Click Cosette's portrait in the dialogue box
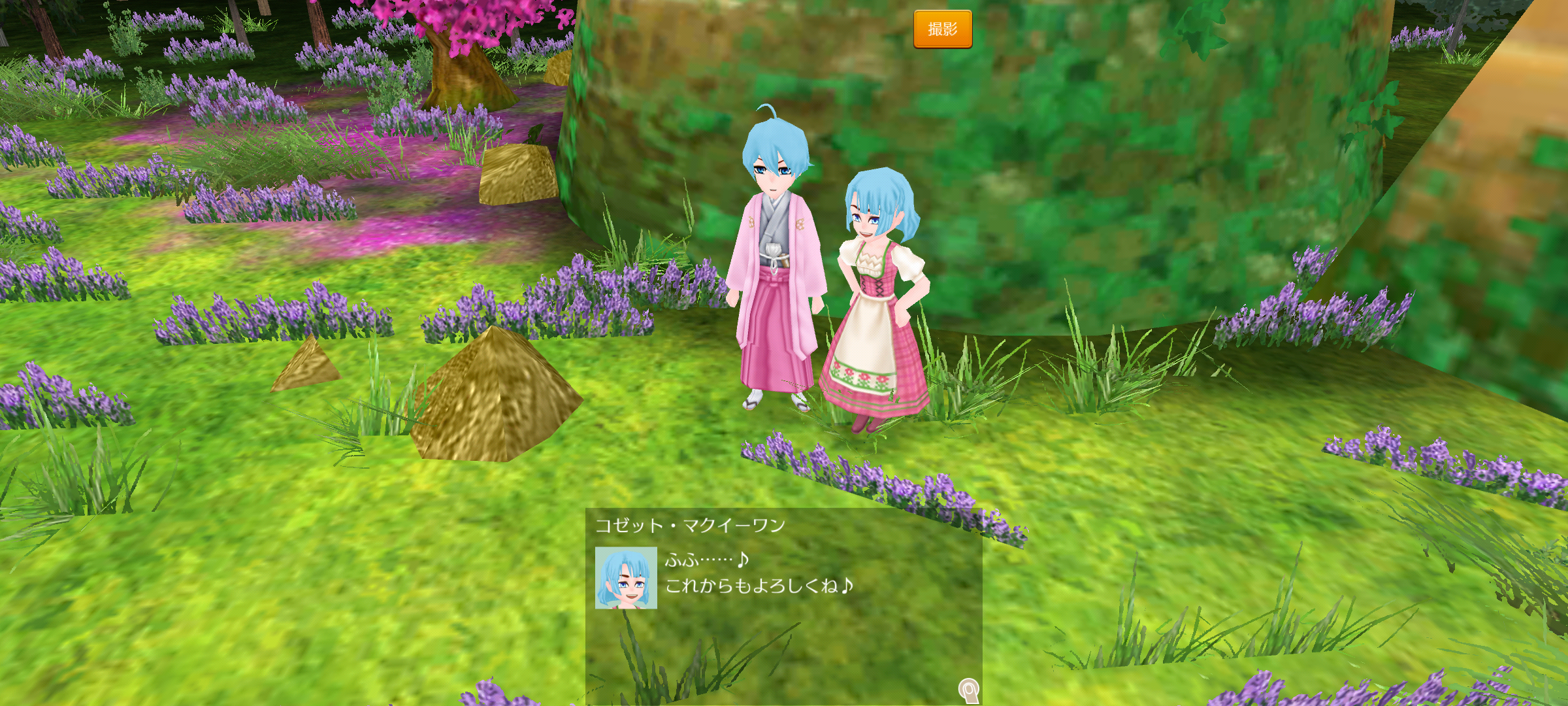Image resolution: width=1568 pixels, height=706 pixels. (625, 578)
